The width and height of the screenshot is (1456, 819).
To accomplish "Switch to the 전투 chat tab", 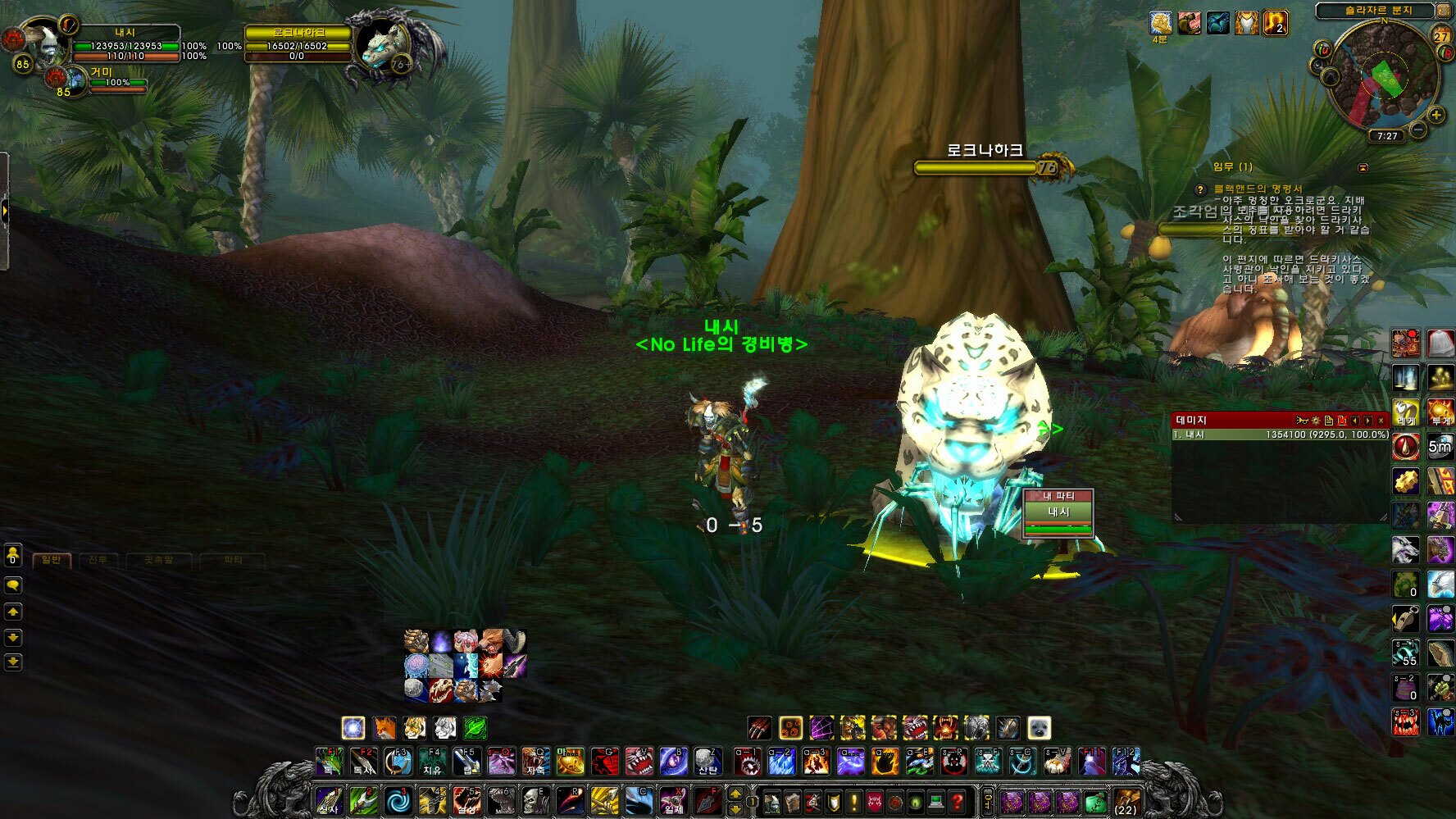I will 98,560.
